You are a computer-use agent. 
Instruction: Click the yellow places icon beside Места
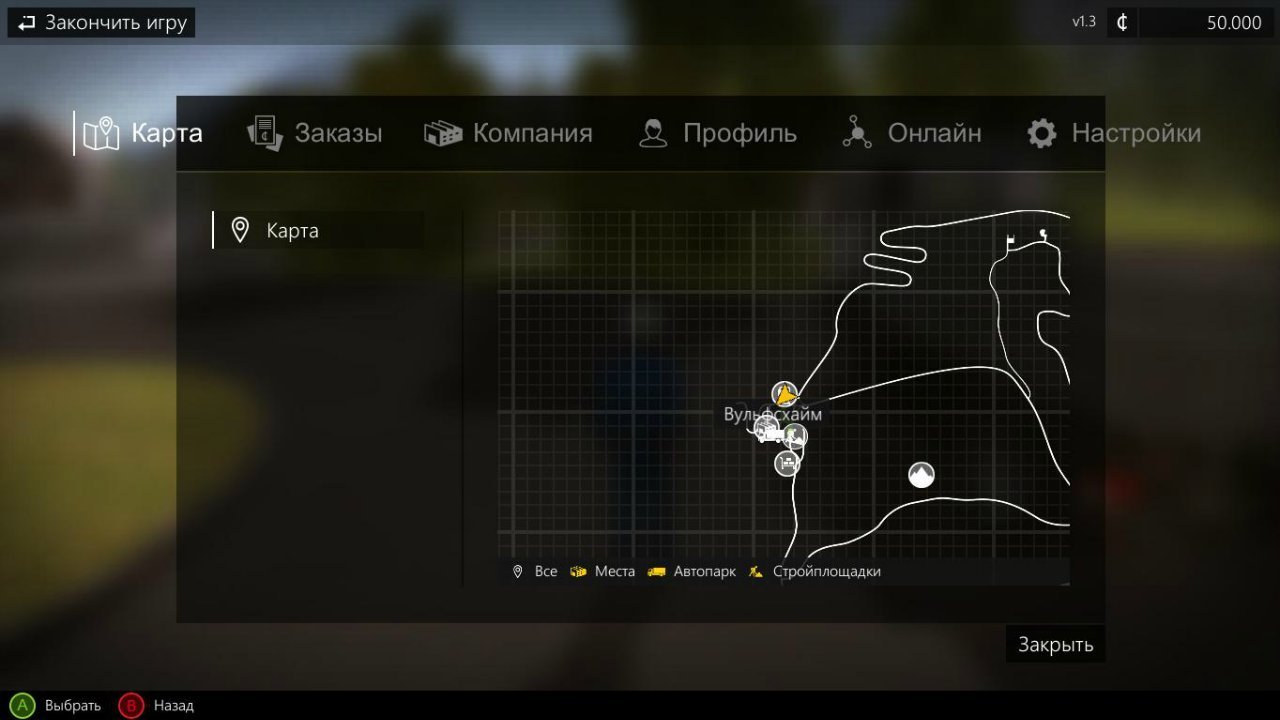pos(578,571)
